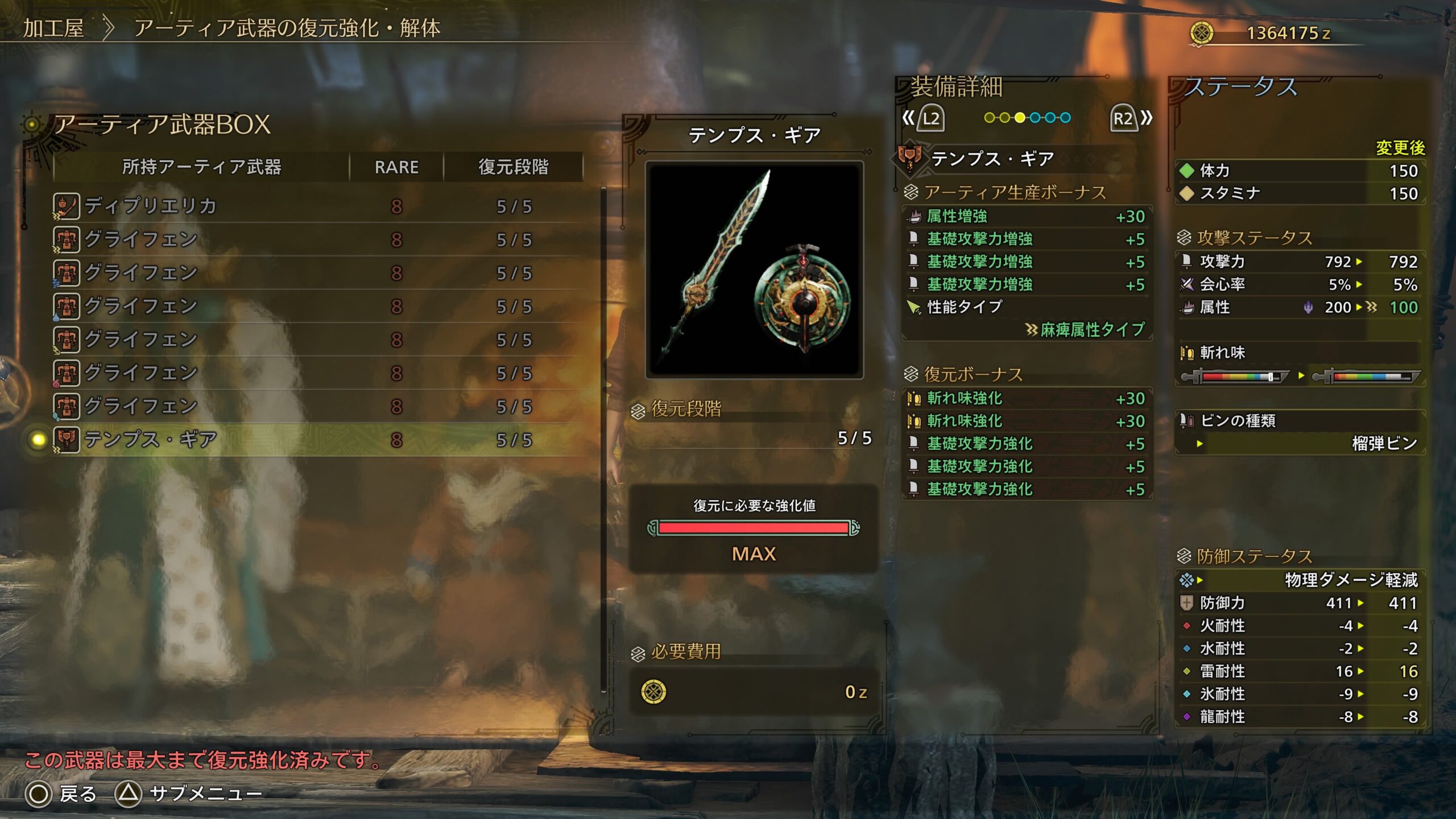Click the 復元段階 column header
1456x819 pixels.
pyautogui.click(x=513, y=167)
